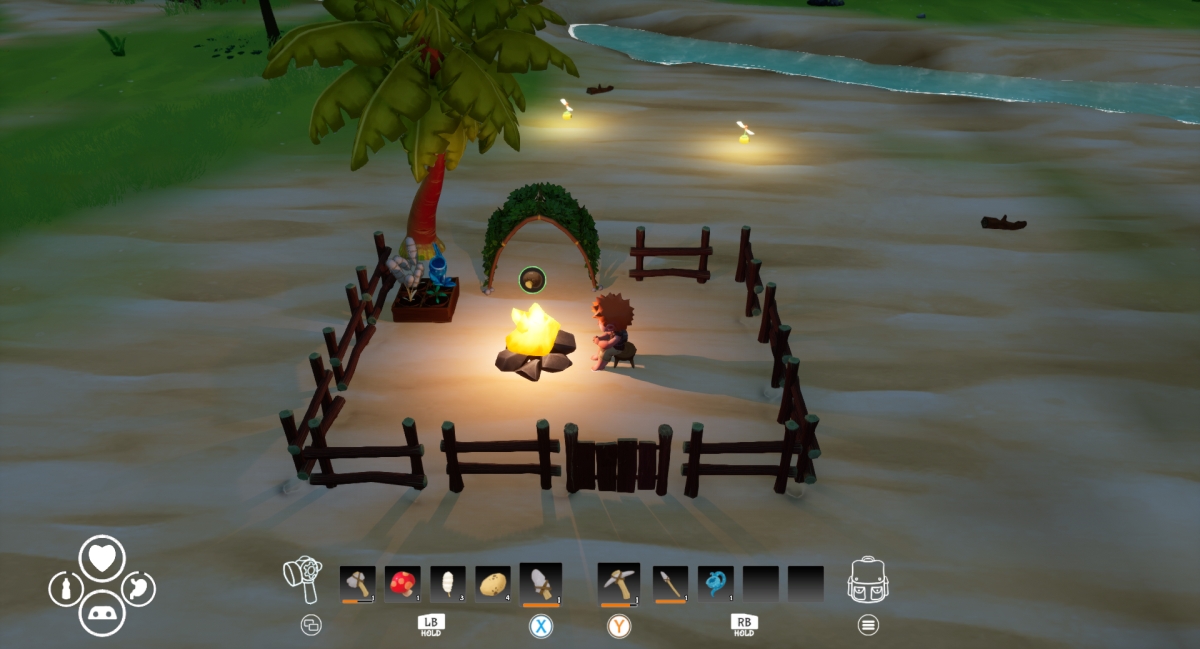Choose the blue swirl item slot
The height and width of the screenshot is (649, 1200).
(x=715, y=583)
